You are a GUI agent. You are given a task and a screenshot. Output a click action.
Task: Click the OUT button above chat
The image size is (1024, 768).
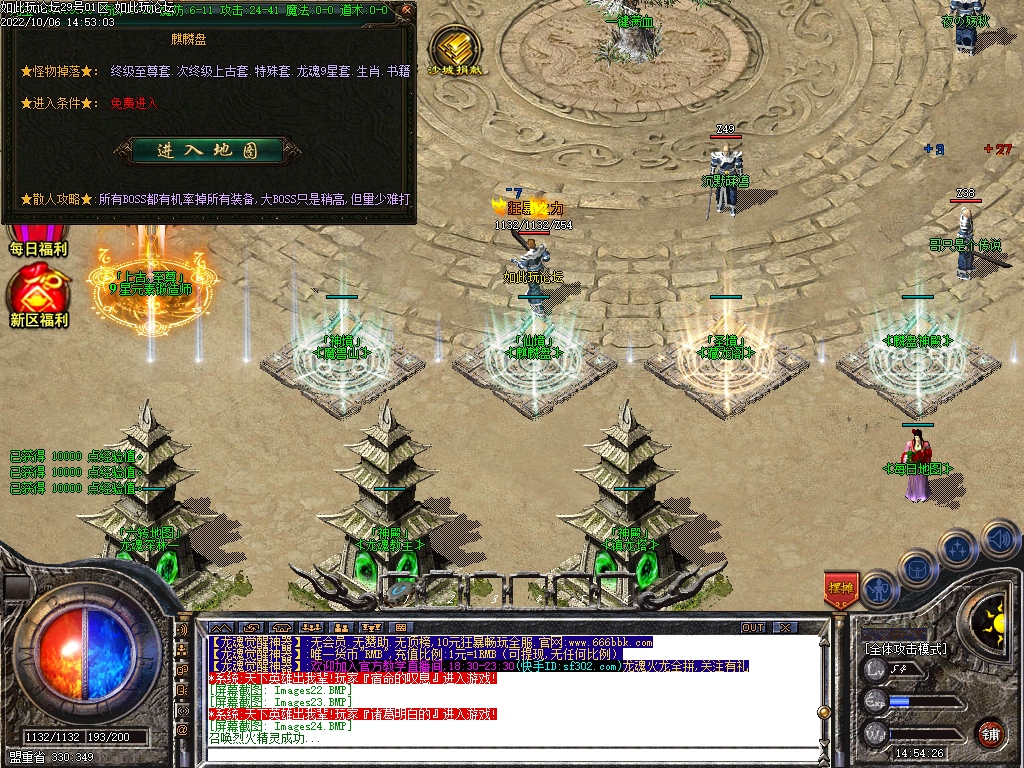(752, 627)
